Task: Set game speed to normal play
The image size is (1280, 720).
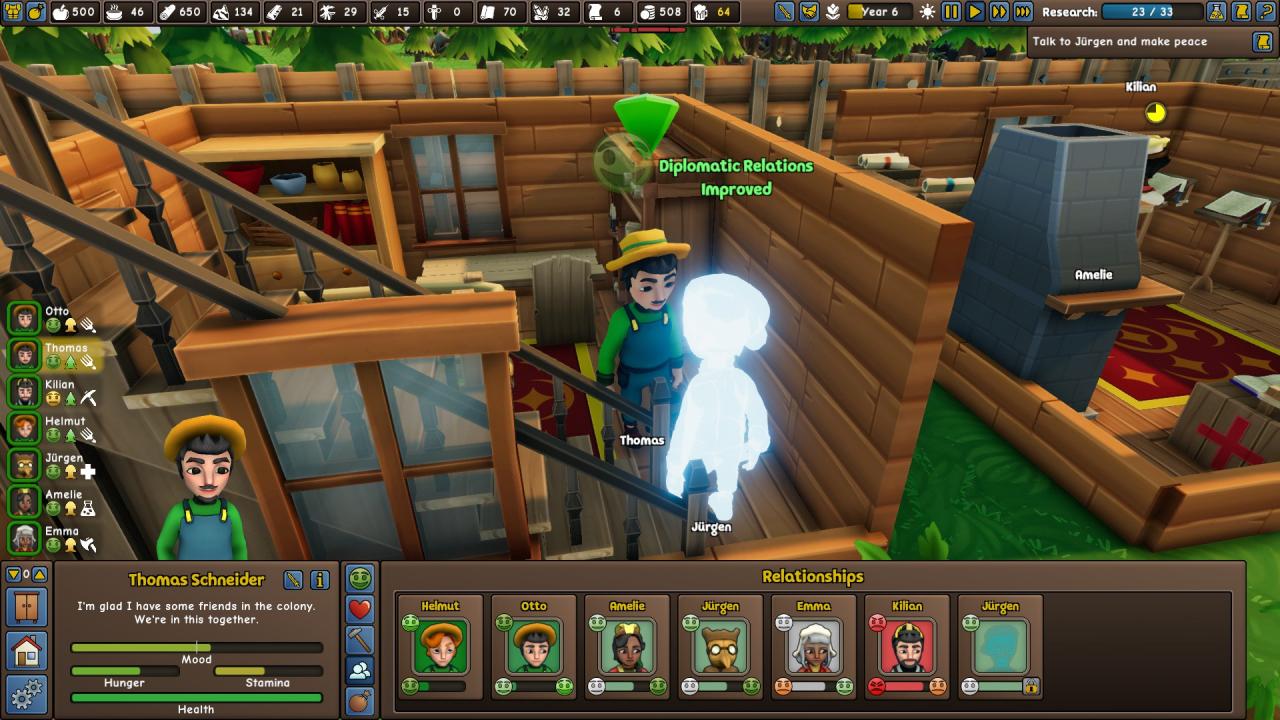Action: tap(975, 12)
